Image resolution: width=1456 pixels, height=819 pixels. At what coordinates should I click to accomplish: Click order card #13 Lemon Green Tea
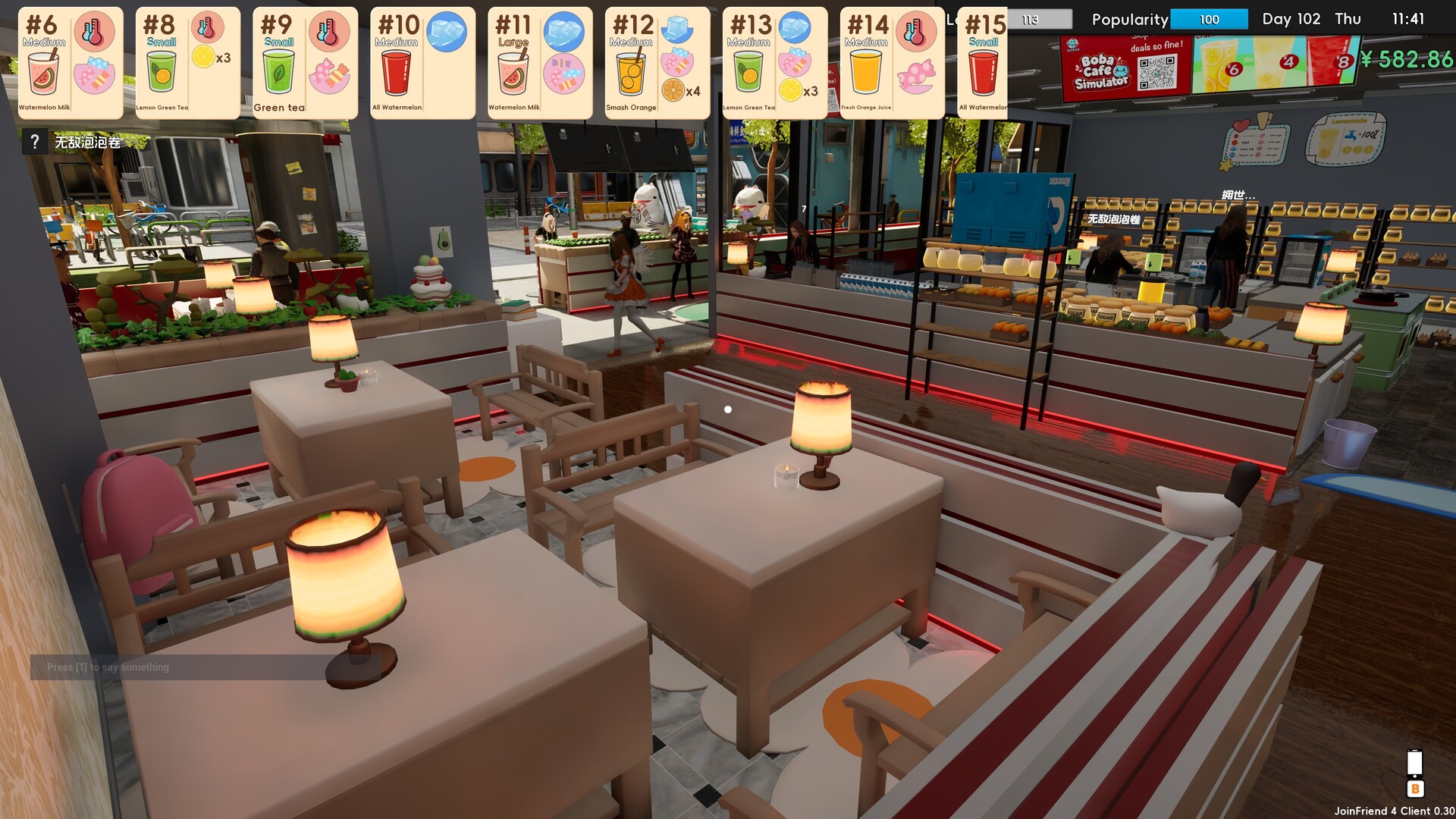click(774, 61)
